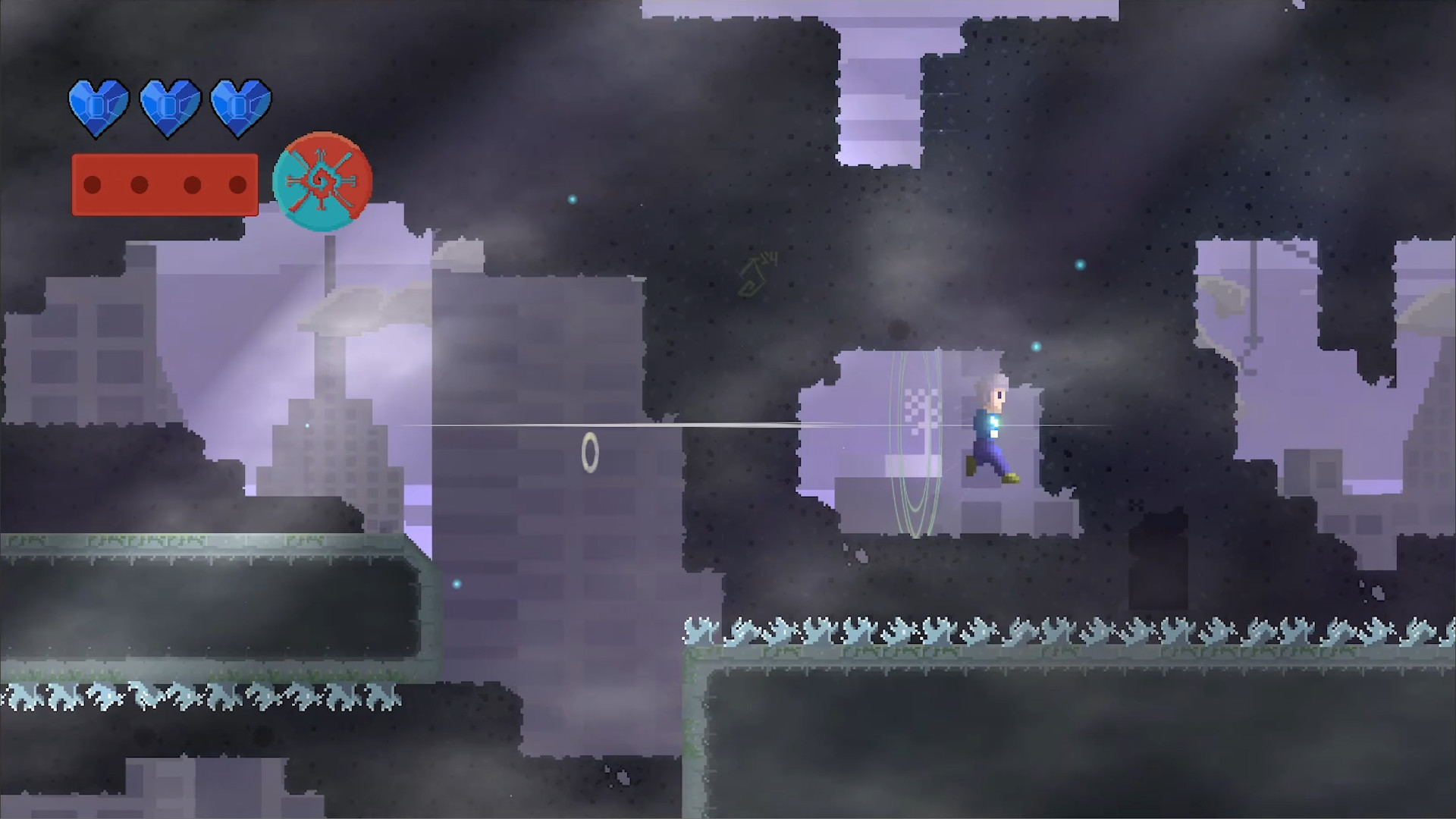Click the white floating ring collectible
Viewport: 1456px width, 819px height.
click(x=591, y=452)
